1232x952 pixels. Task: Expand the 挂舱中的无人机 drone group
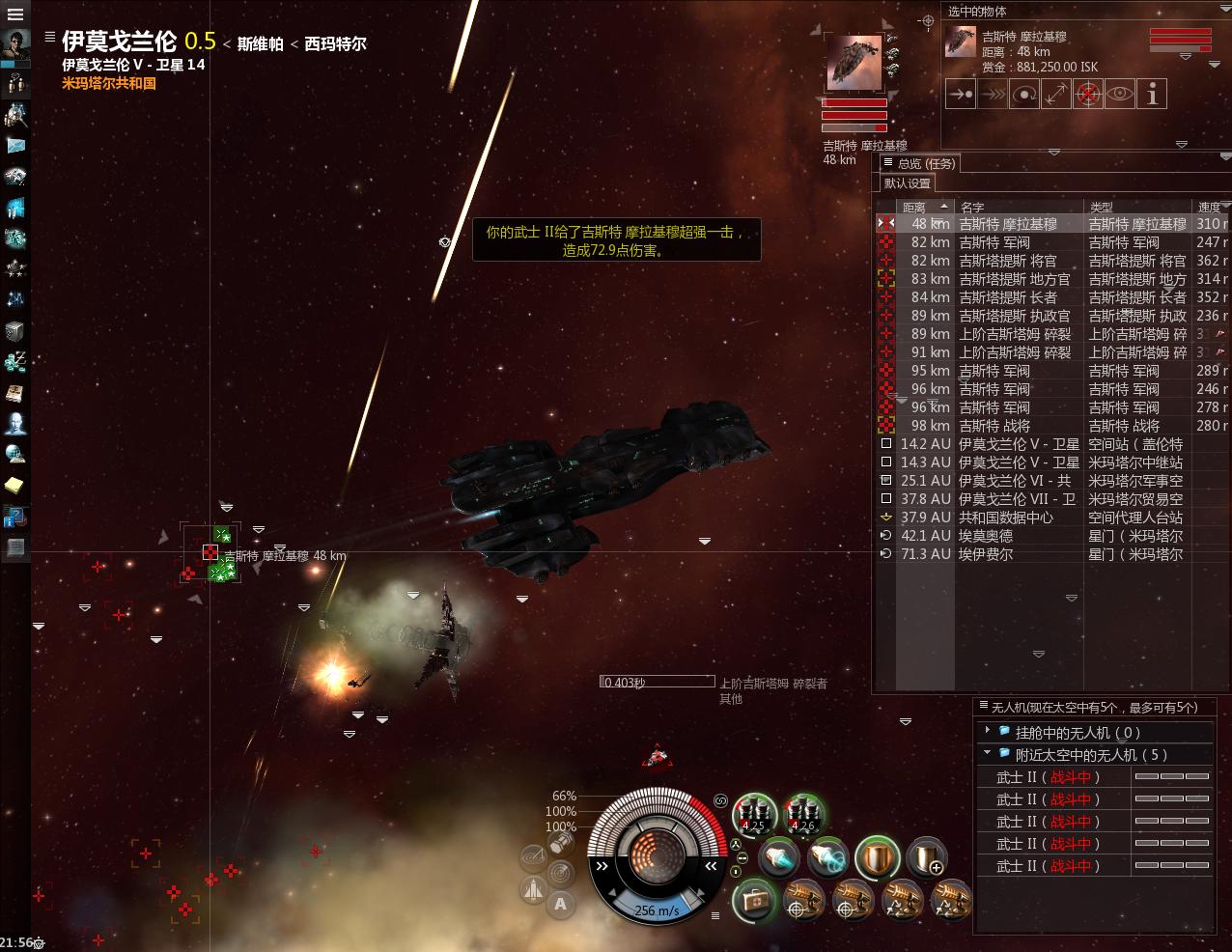[988, 732]
